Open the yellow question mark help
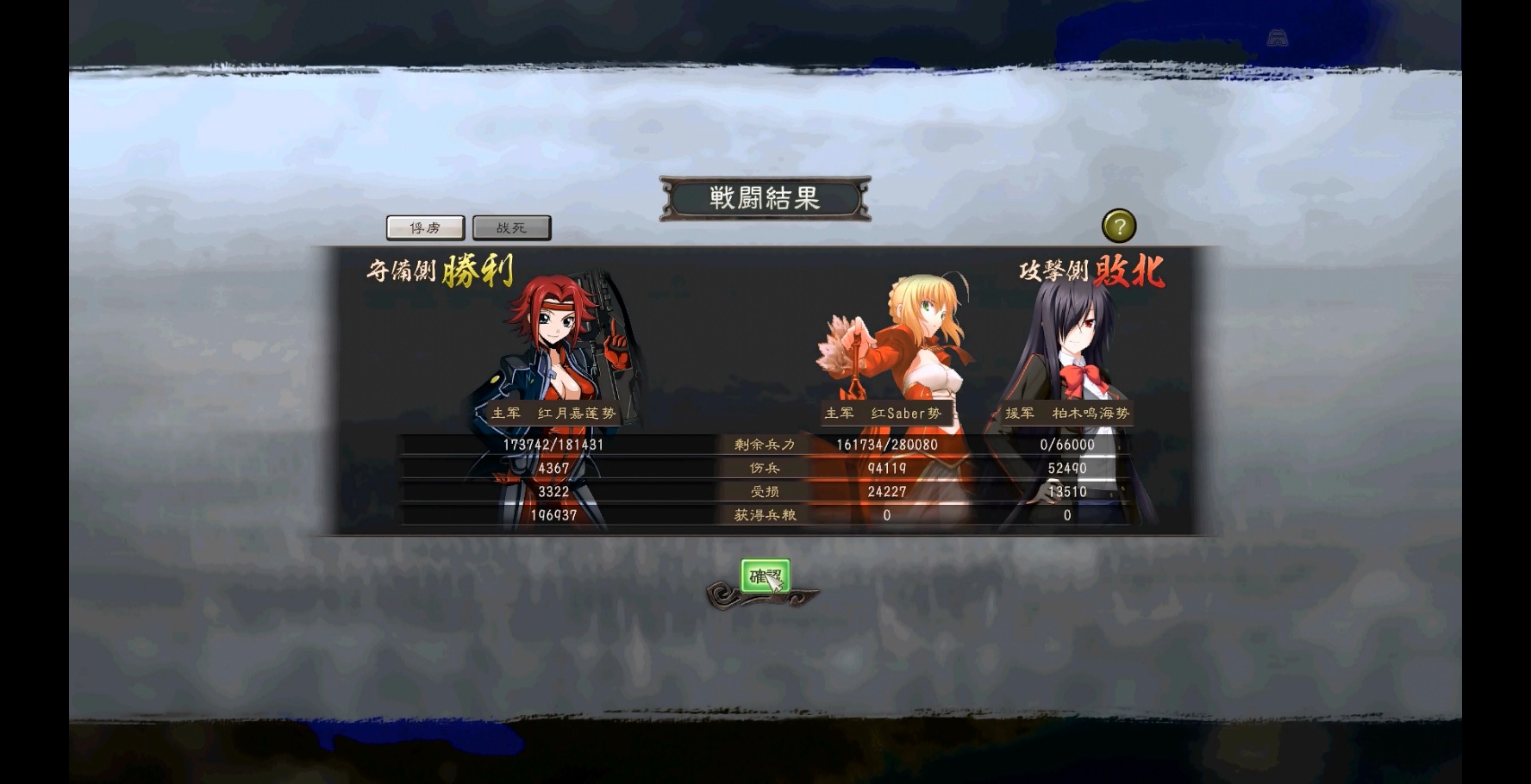1531x784 pixels. point(1119,227)
